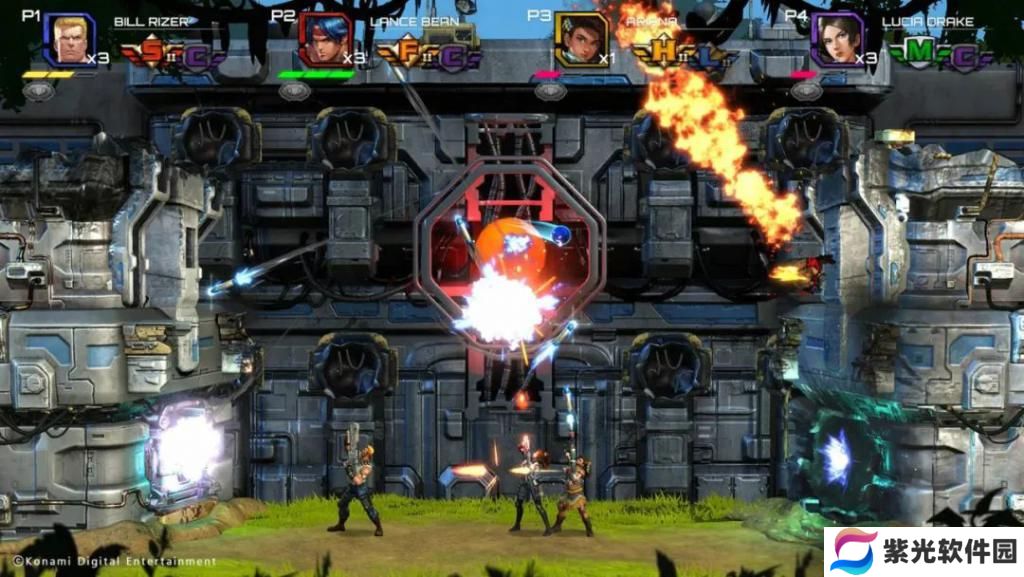Select Bill Rizer's S weapon icon
Image resolution: width=1024 pixels, height=577 pixels.
coord(154,52)
